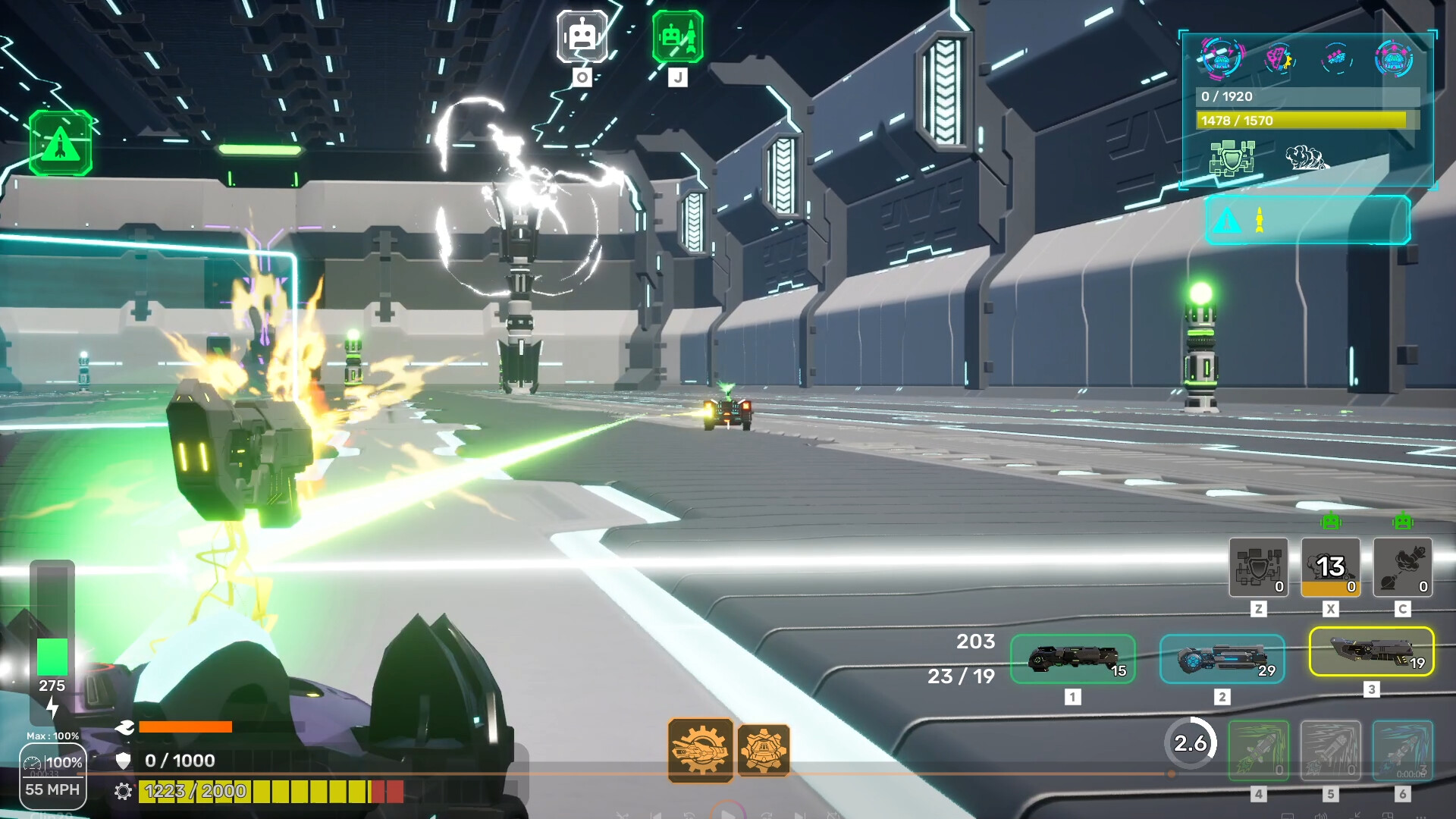Seek using the orange video progress handle

(1172, 774)
